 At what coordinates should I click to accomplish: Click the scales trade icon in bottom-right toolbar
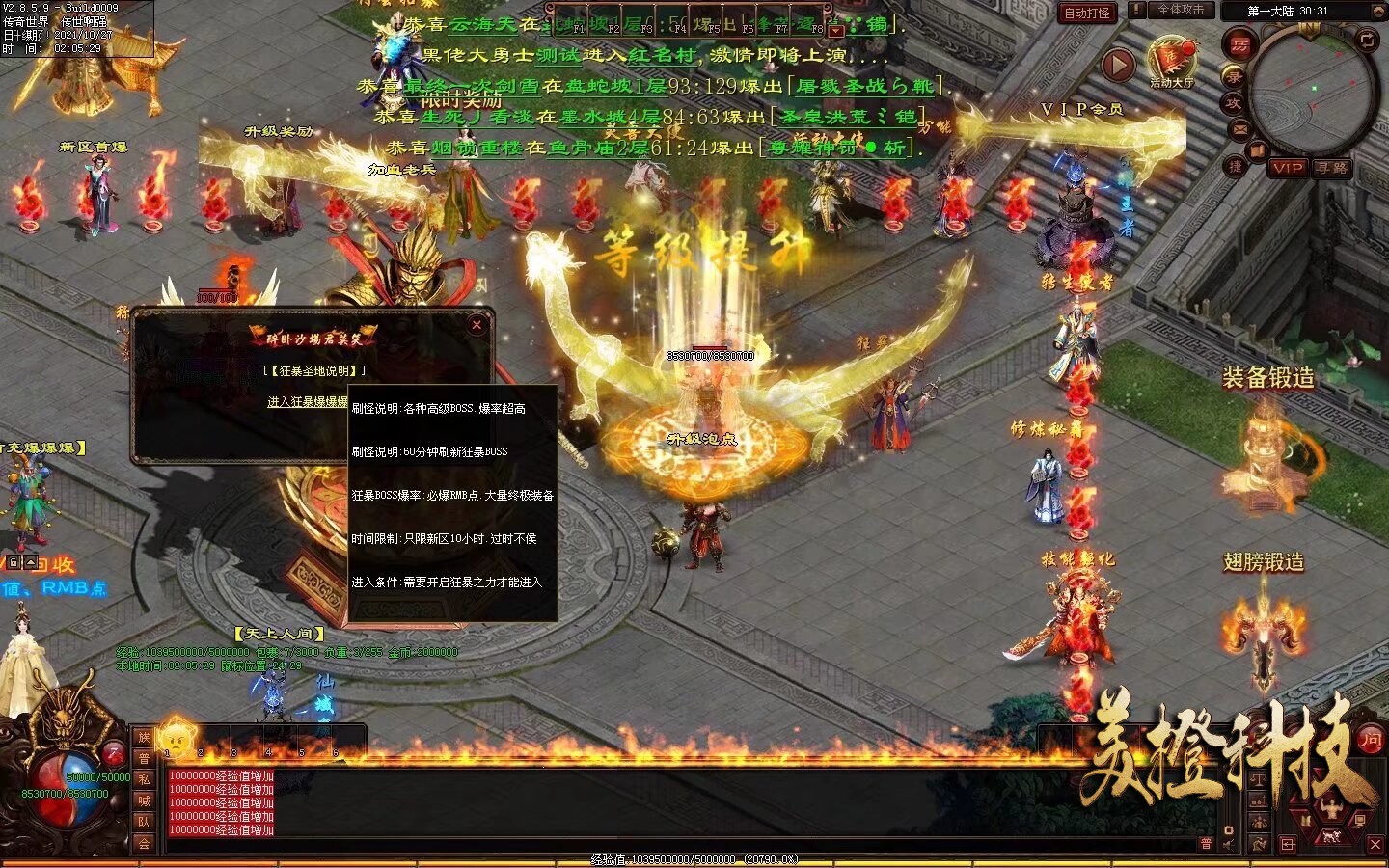pyautogui.click(x=1260, y=780)
